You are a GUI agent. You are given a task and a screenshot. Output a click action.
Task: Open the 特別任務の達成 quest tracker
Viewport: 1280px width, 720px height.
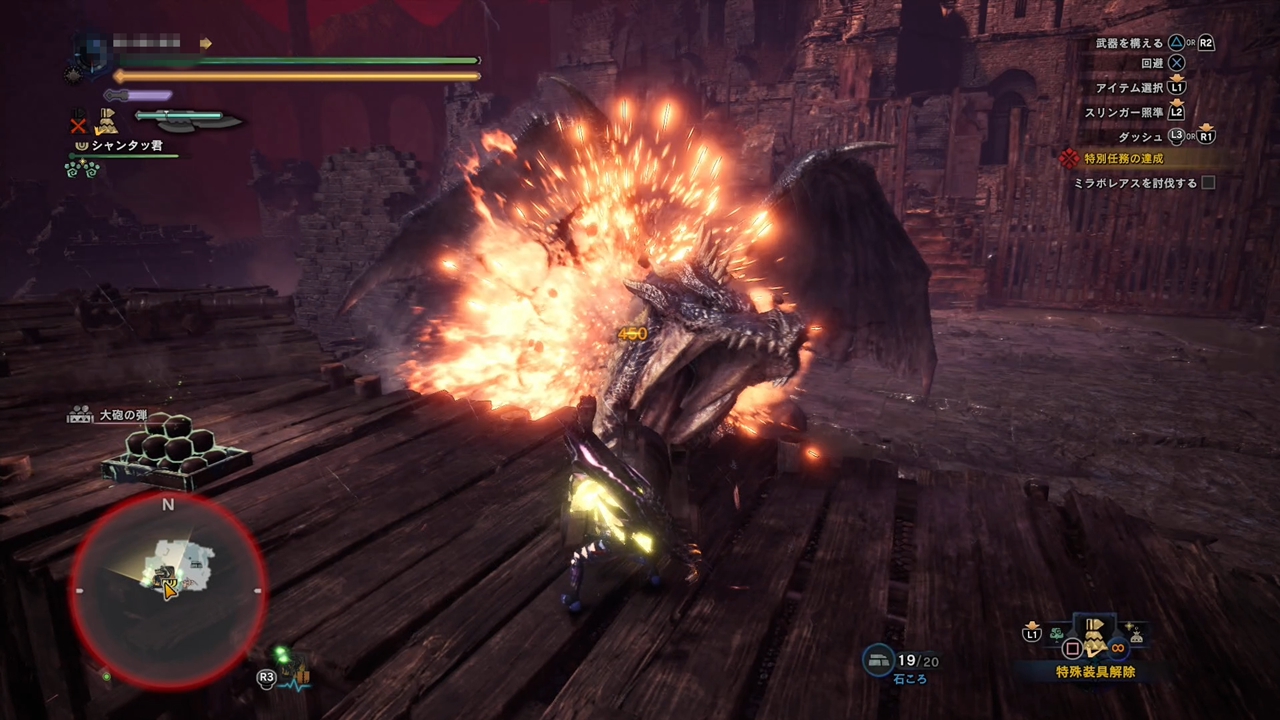(x=1124, y=159)
